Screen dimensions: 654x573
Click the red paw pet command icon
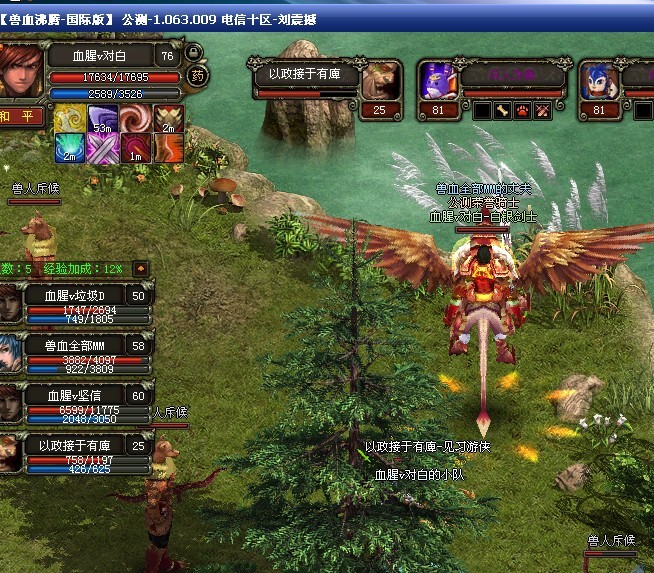click(523, 110)
